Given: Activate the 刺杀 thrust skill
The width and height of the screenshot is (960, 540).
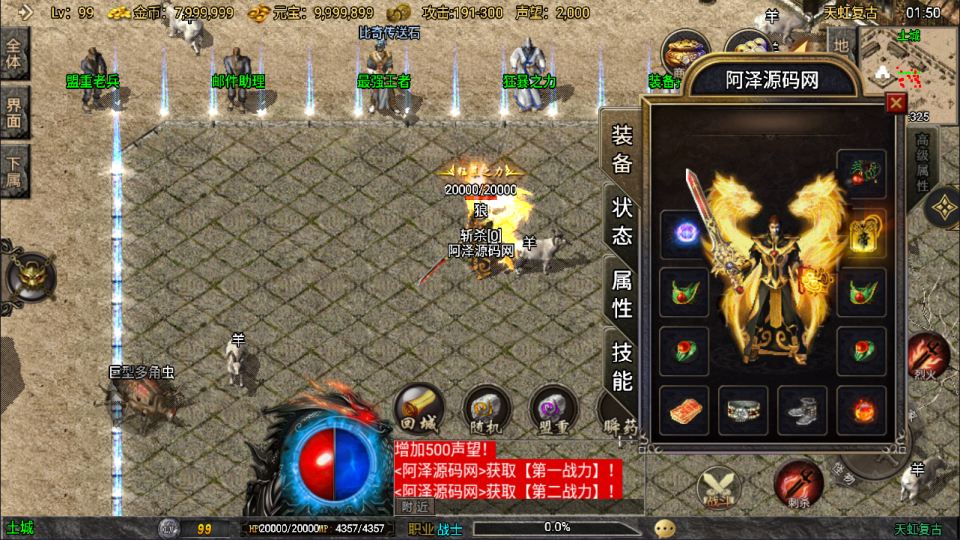Looking at the screenshot, I should click(798, 482).
